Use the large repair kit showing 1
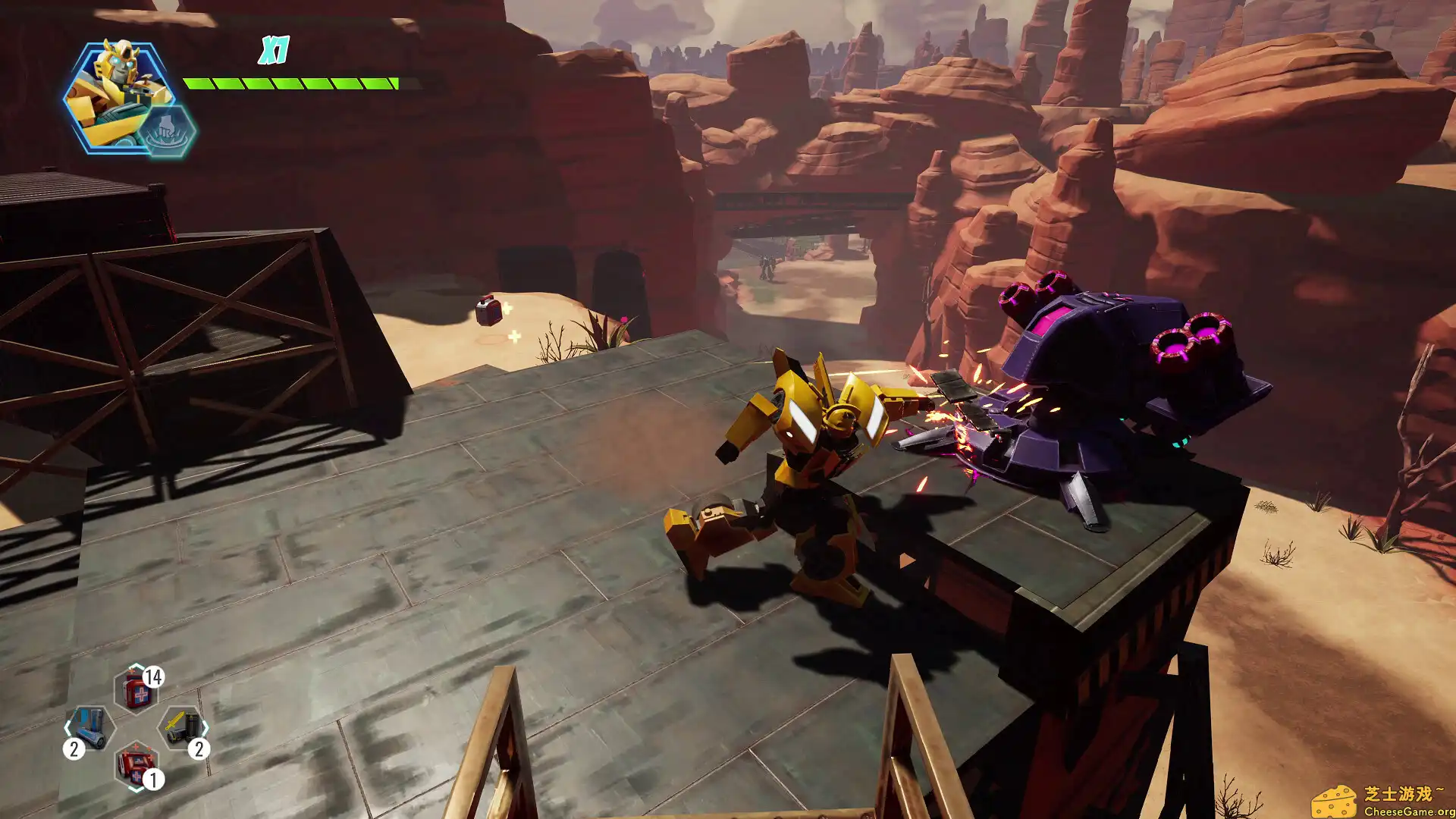The height and width of the screenshot is (819, 1456). [135, 764]
